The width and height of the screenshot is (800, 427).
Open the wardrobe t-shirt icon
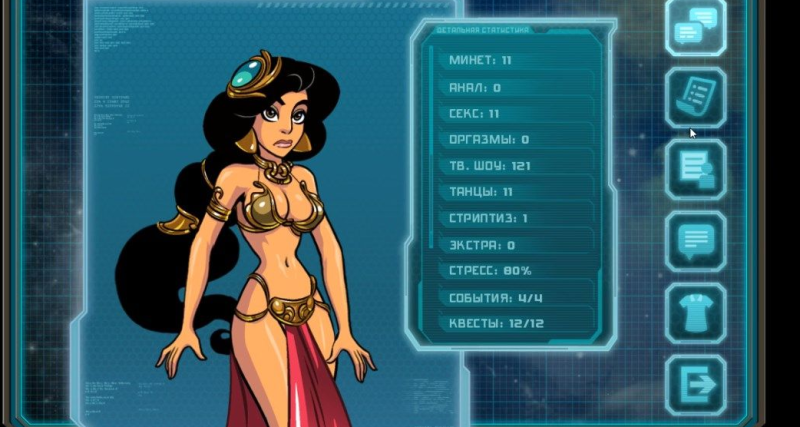point(696,313)
